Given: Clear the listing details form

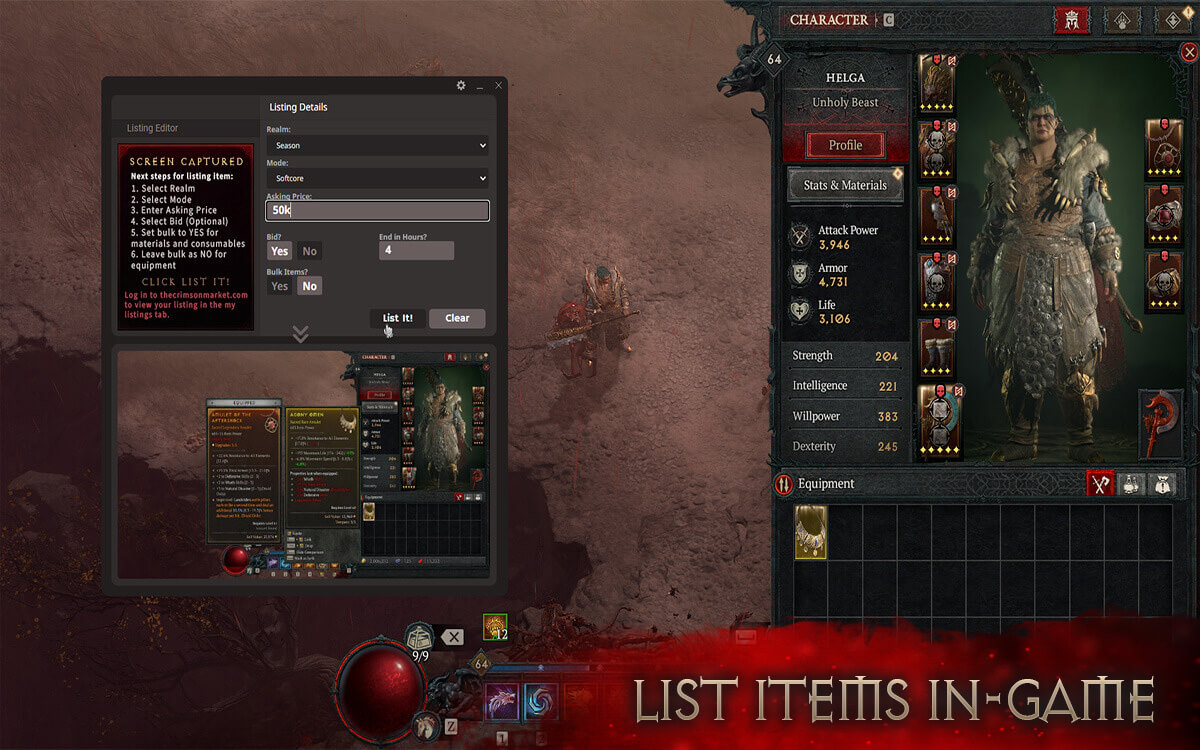Looking at the screenshot, I should [457, 318].
